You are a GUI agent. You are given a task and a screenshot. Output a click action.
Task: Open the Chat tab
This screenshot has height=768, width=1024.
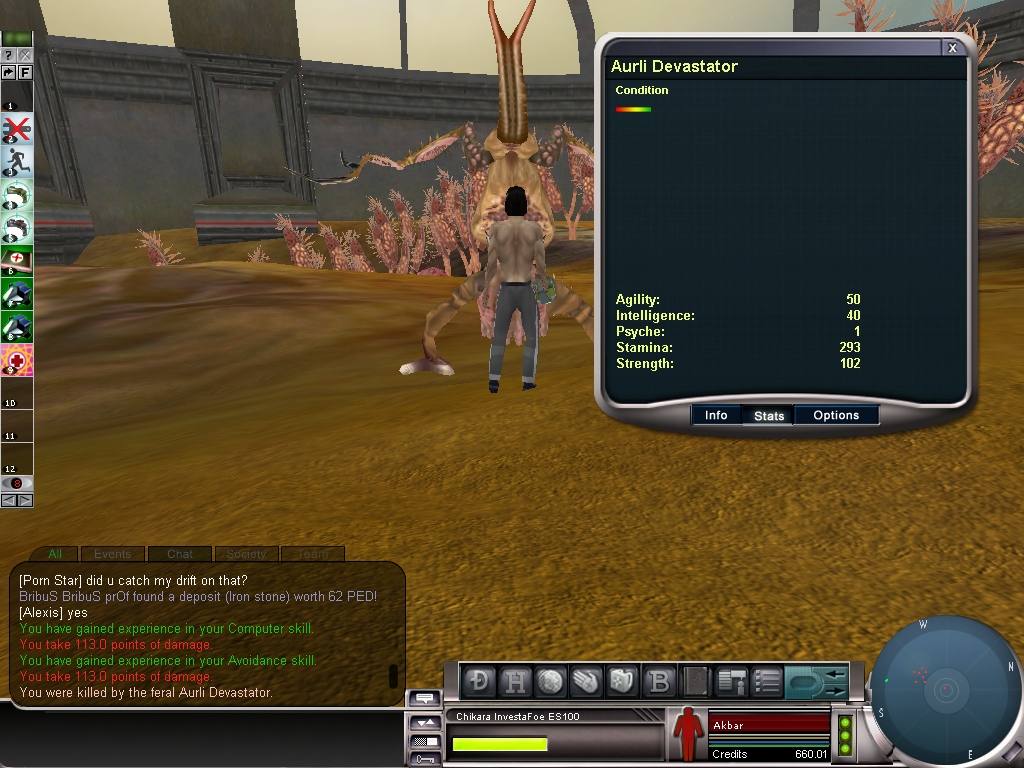pos(180,554)
